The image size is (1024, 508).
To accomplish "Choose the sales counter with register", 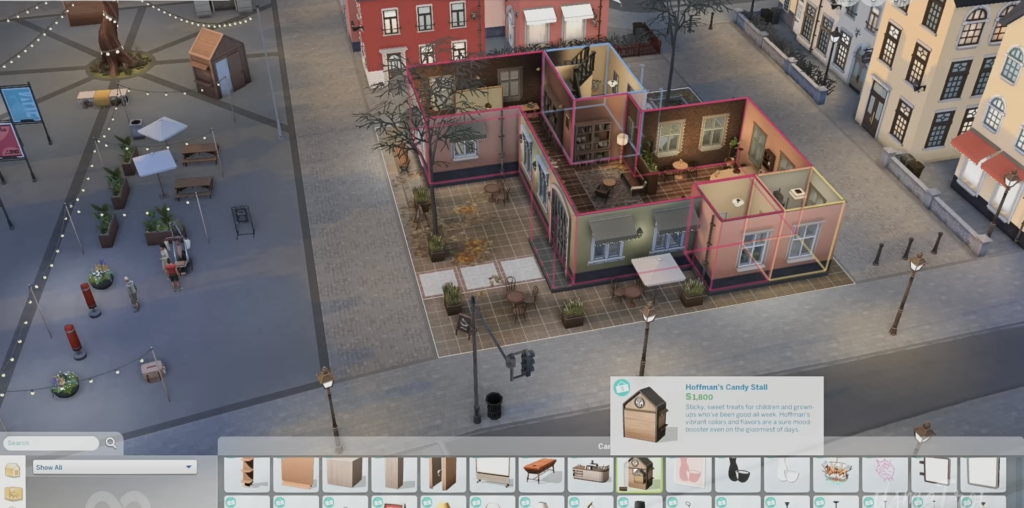I will click(x=590, y=474).
